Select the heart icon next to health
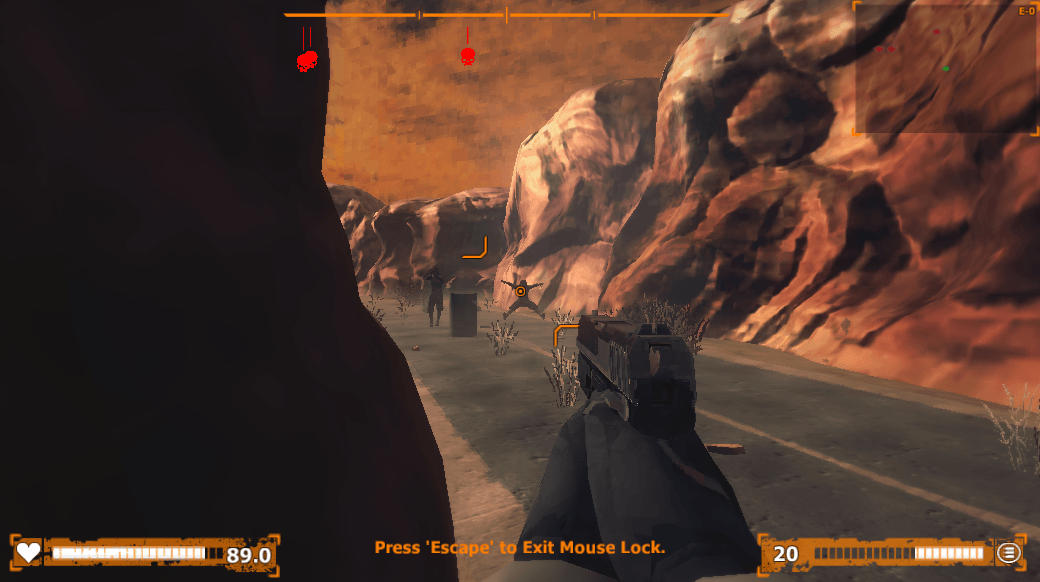This screenshot has height=582, width=1040. point(29,552)
